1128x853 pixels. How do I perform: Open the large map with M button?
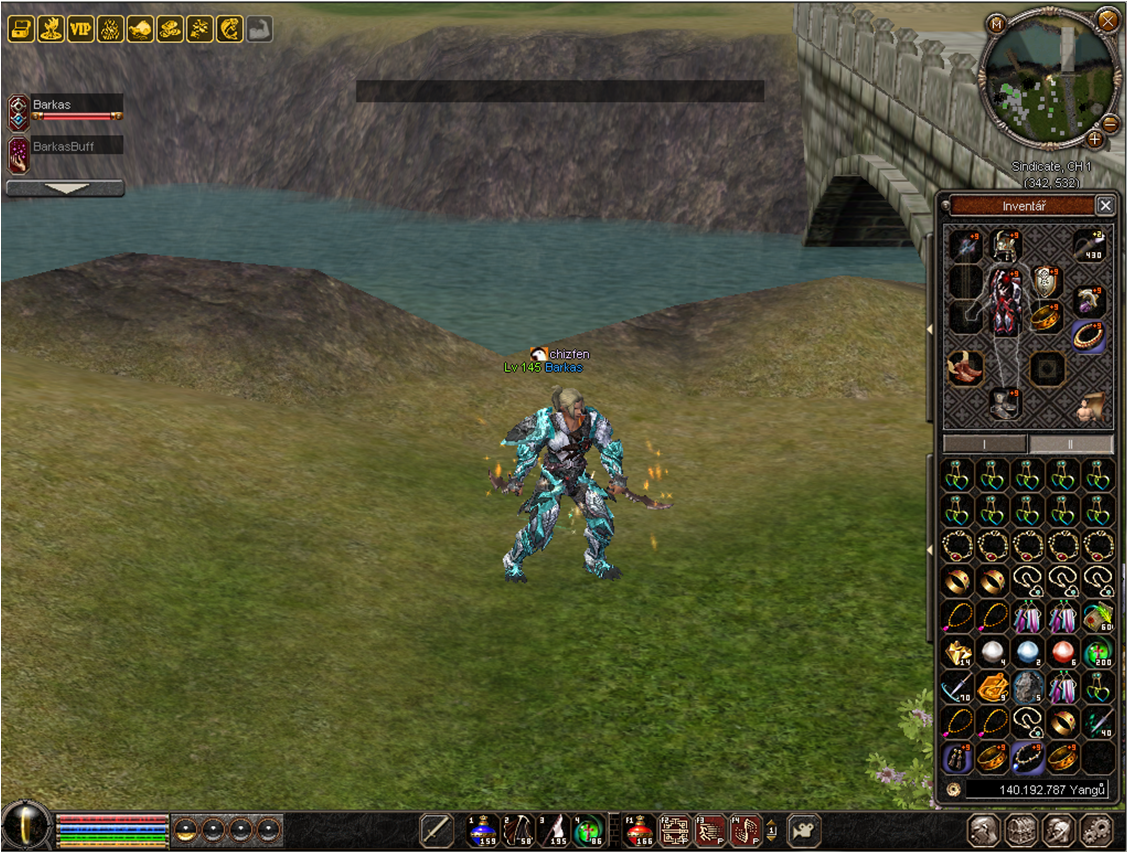(x=996, y=23)
